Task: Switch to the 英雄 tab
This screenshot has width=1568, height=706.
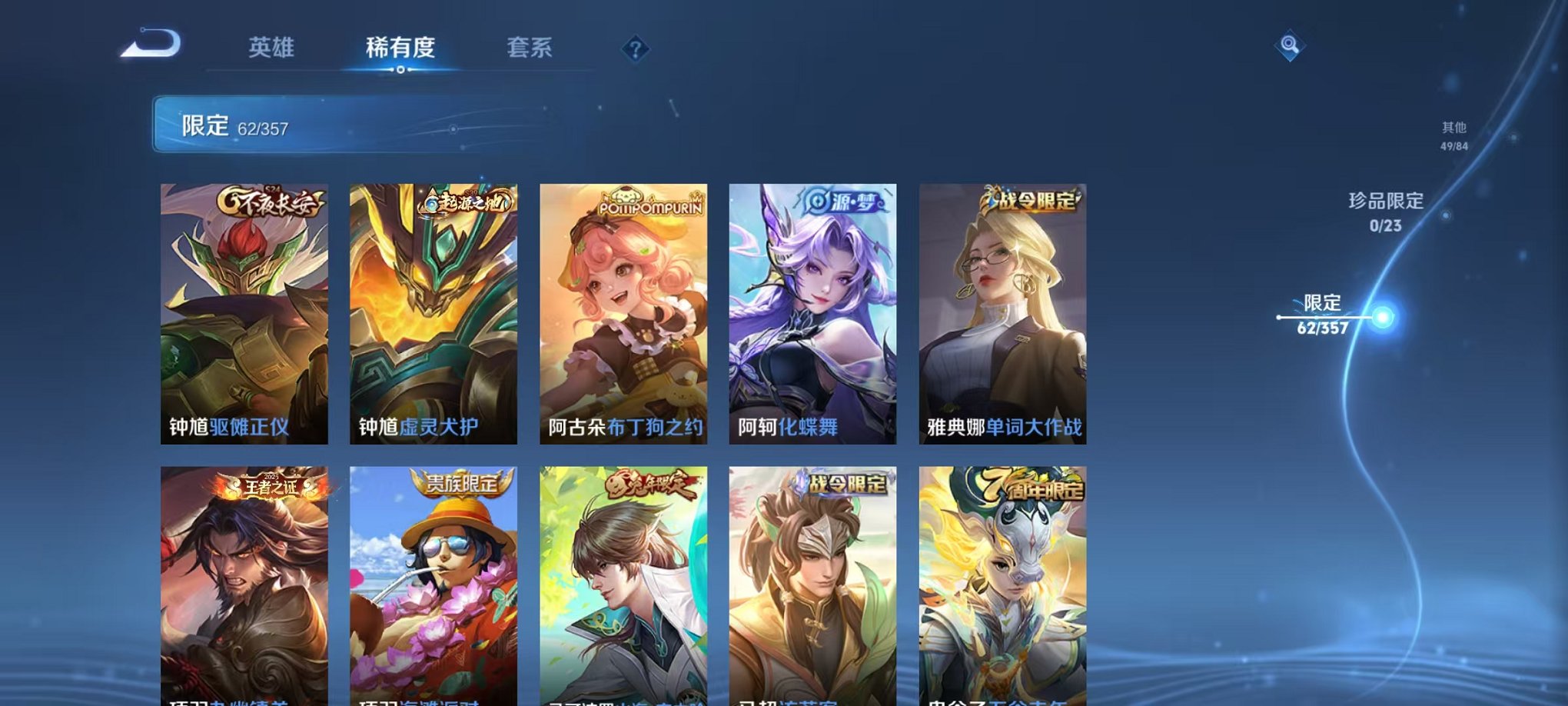Action: pyautogui.click(x=273, y=48)
